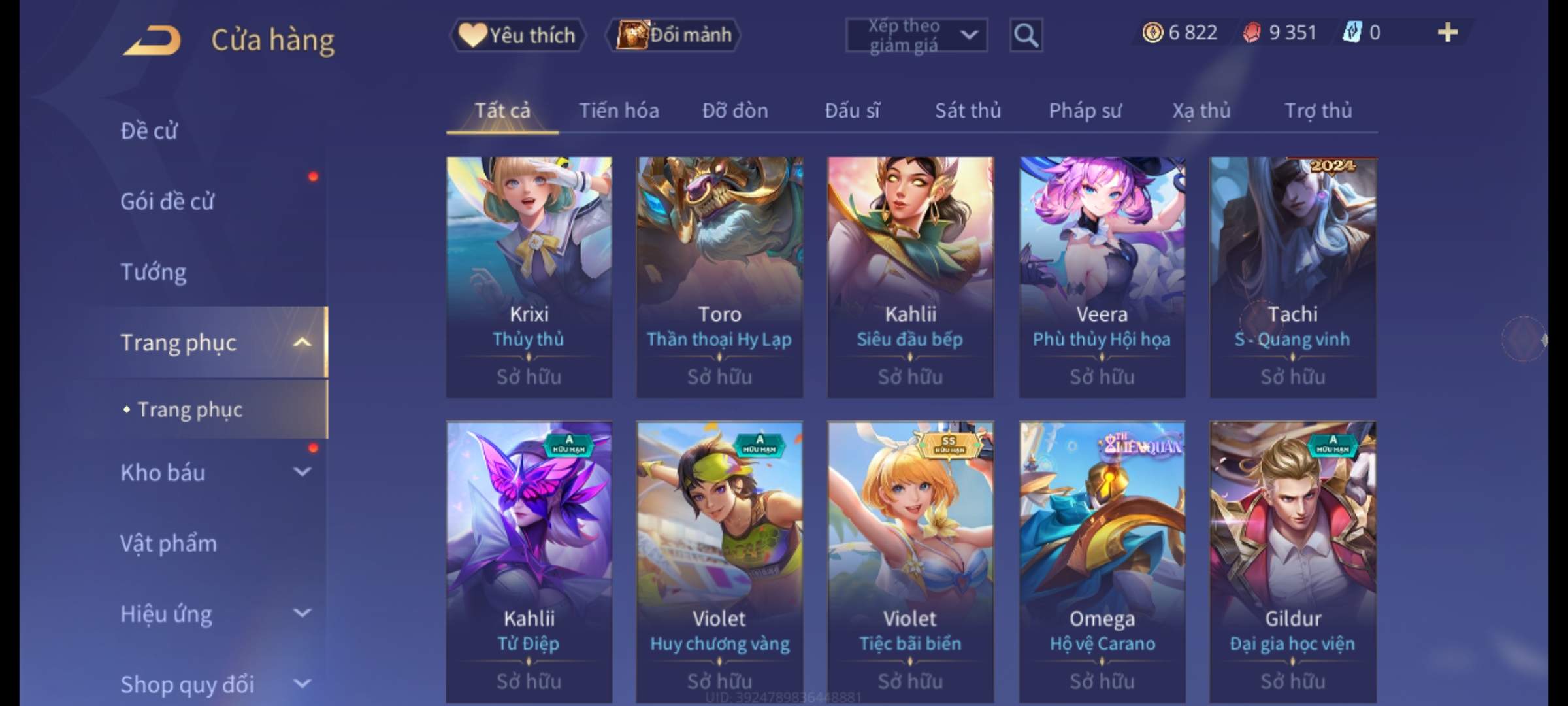Open the Yêu thích favorites list
Screen dimensions: 1568x706
[x=517, y=35]
